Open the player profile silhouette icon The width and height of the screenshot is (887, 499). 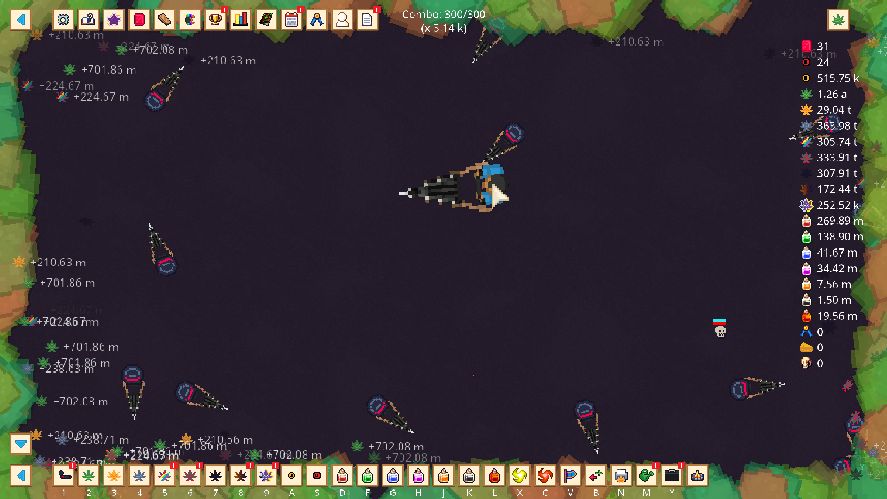[x=342, y=19]
